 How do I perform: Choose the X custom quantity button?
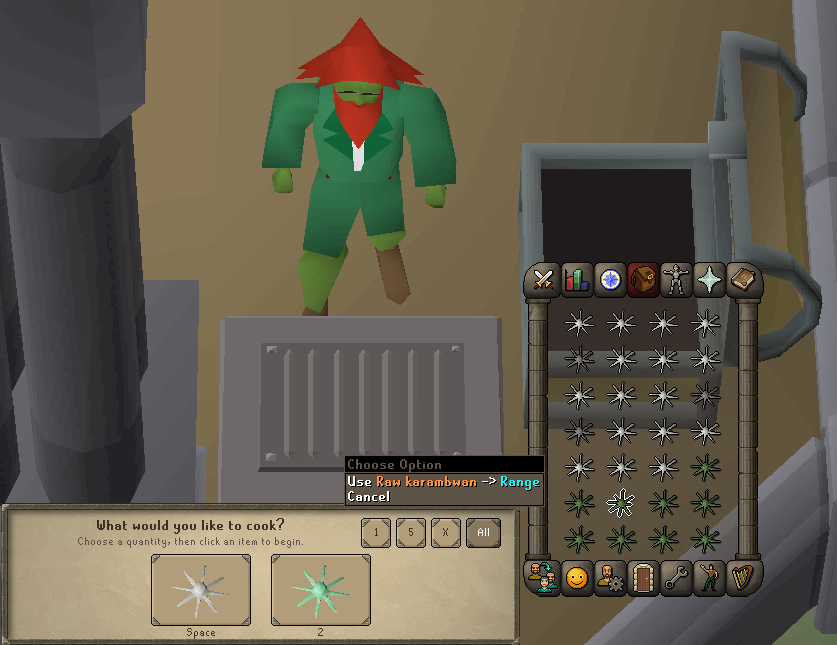(x=445, y=533)
